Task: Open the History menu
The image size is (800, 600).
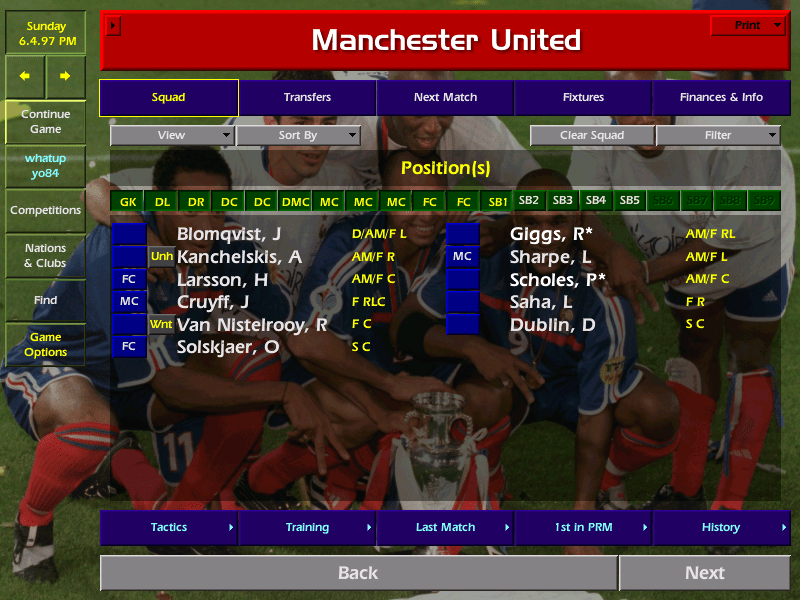Action: click(x=721, y=527)
